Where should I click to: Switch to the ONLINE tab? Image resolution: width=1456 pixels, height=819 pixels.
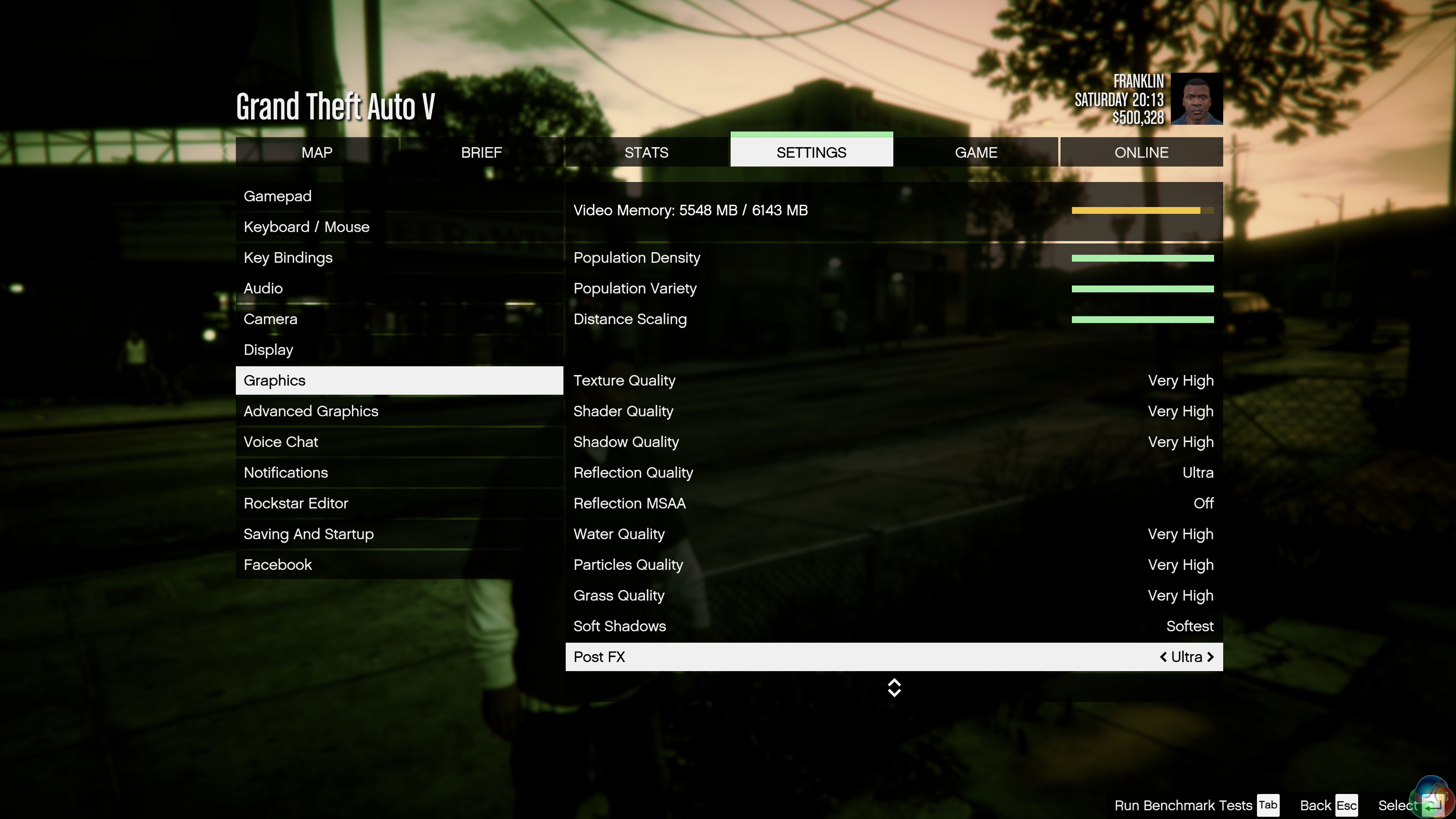pyautogui.click(x=1141, y=152)
